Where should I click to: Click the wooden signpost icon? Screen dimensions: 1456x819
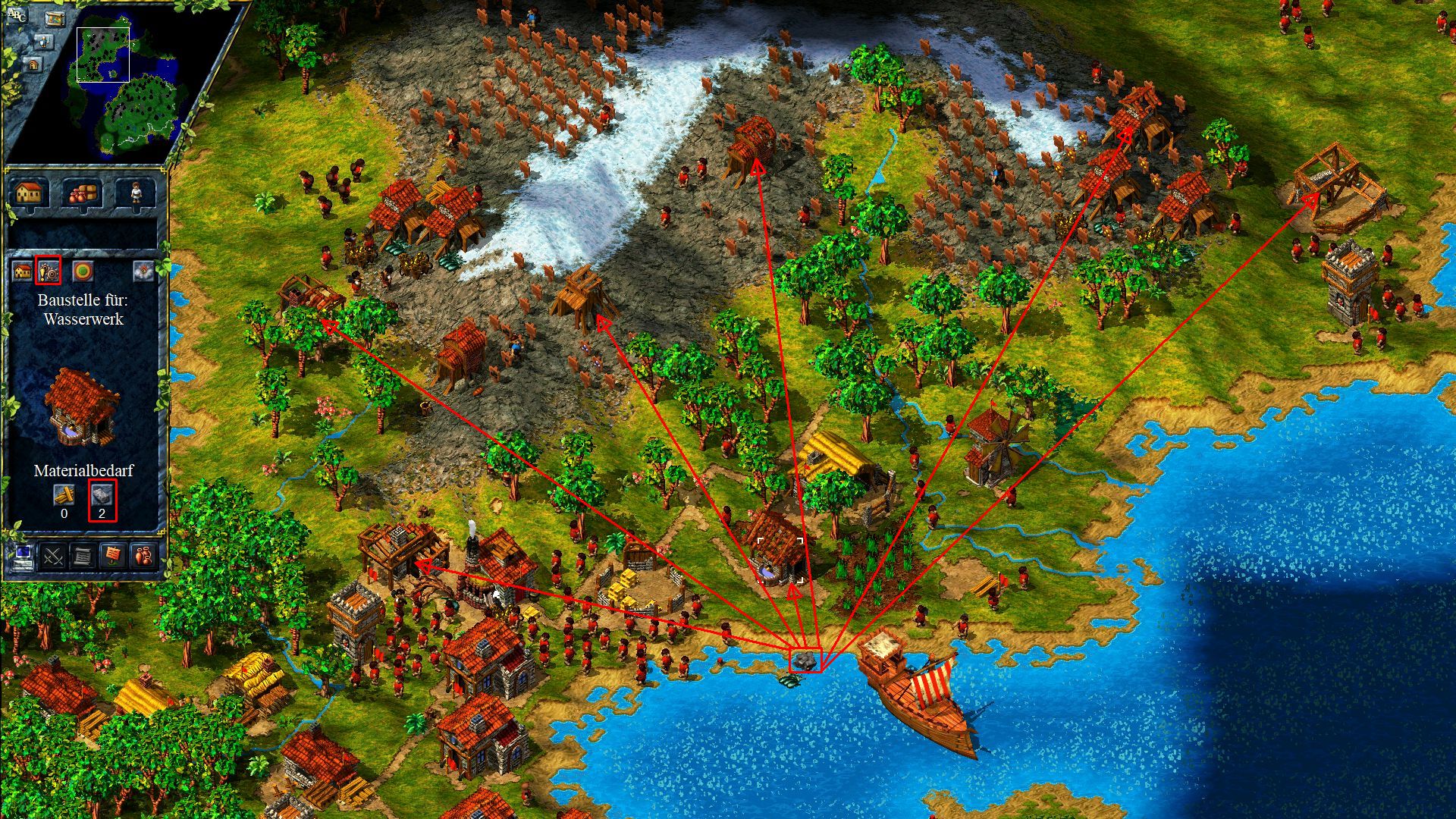point(112,557)
